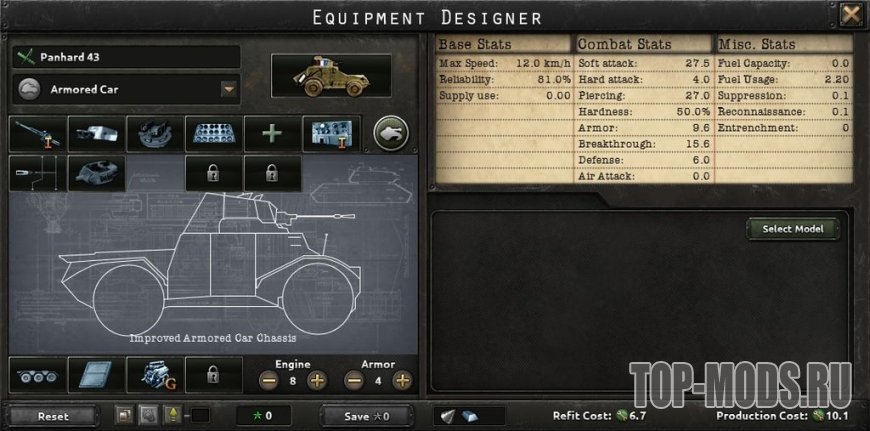Save the armored car design
This screenshot has height=431, width=870.
367,415
